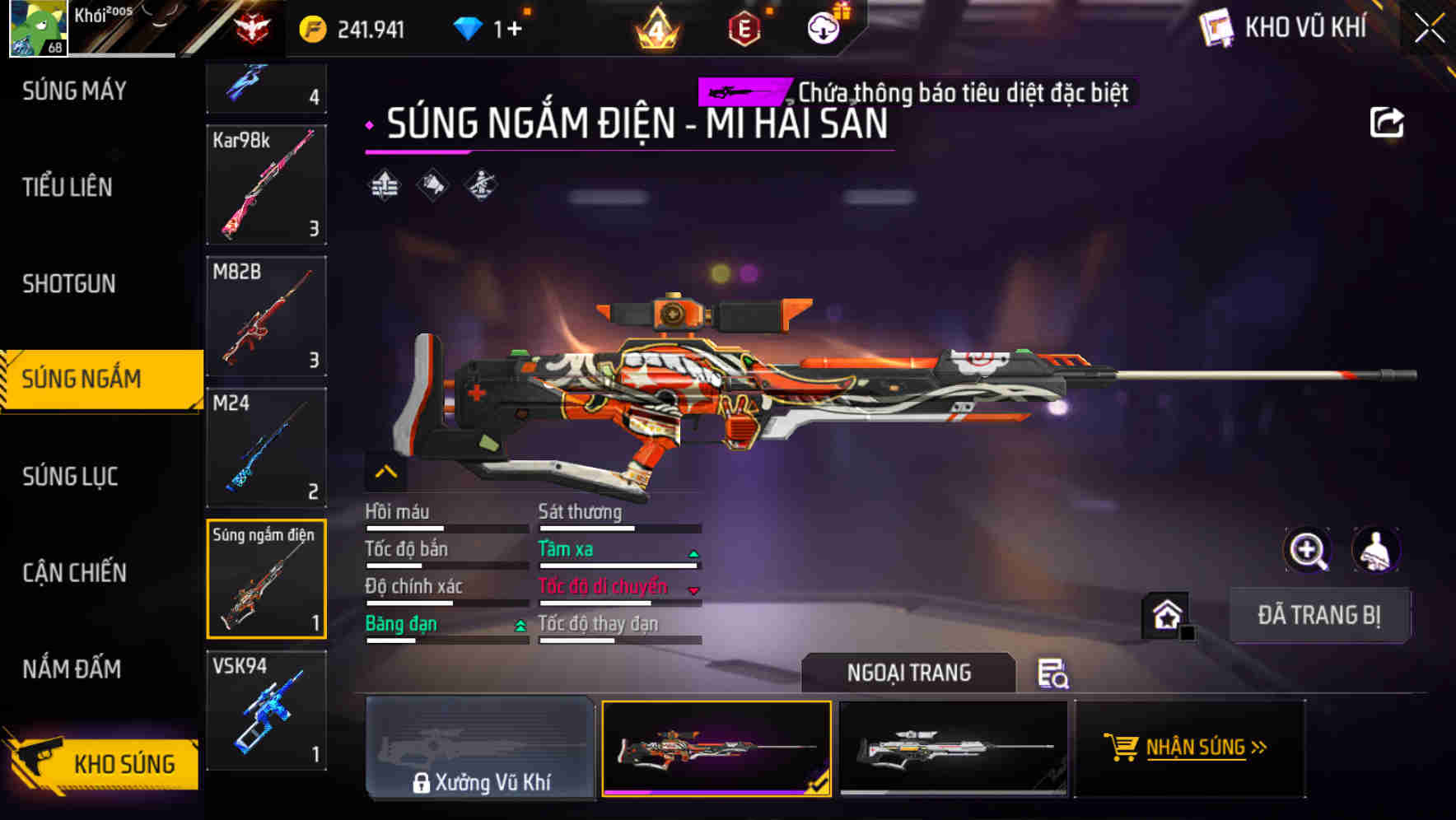Open the share weapon icon
This screenshot has height=820, width=1456.
point(1387,121)
